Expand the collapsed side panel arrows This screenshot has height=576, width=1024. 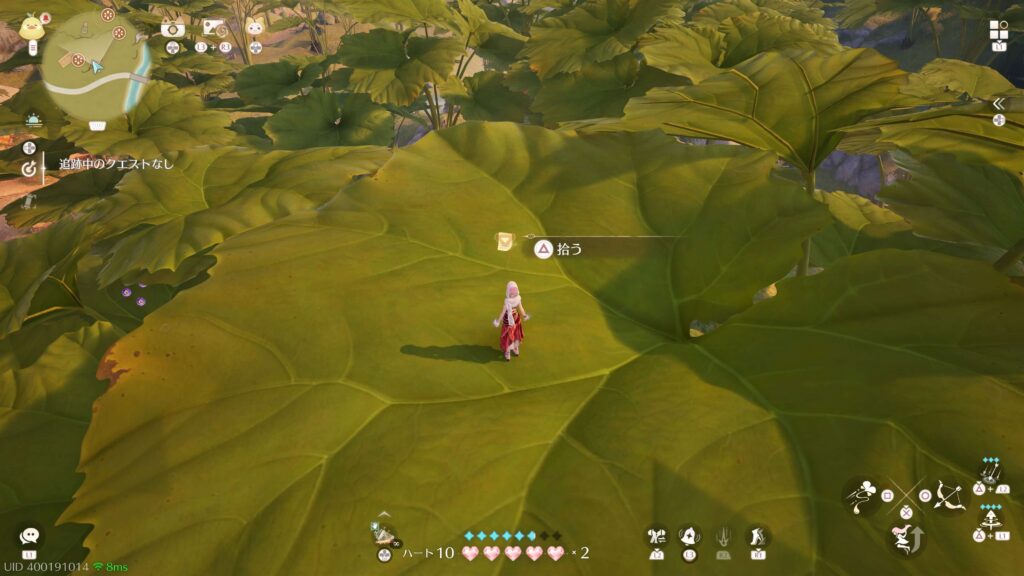coord(998,103)
